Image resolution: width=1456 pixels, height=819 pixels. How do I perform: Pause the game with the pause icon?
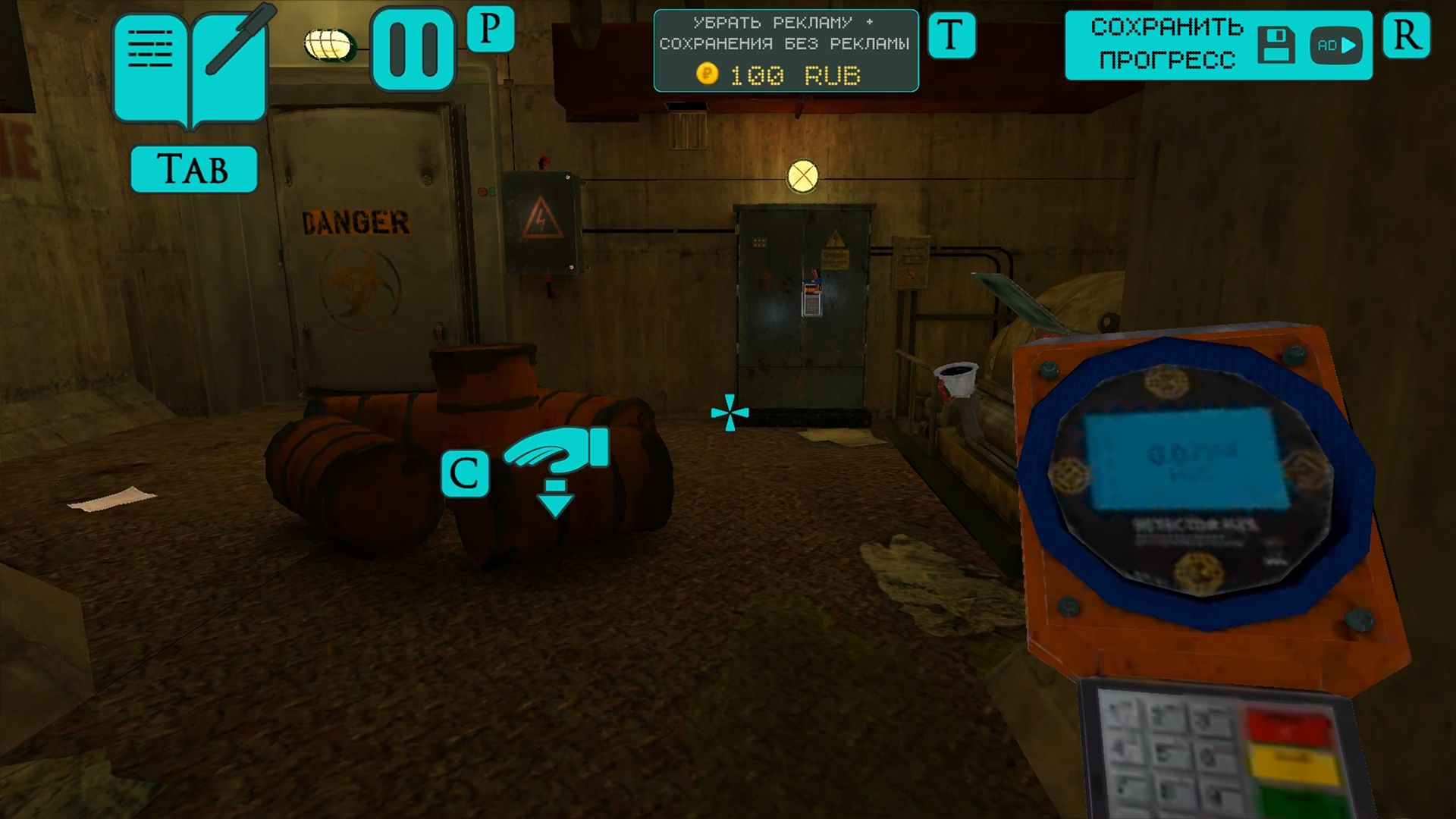pos(413,47)
